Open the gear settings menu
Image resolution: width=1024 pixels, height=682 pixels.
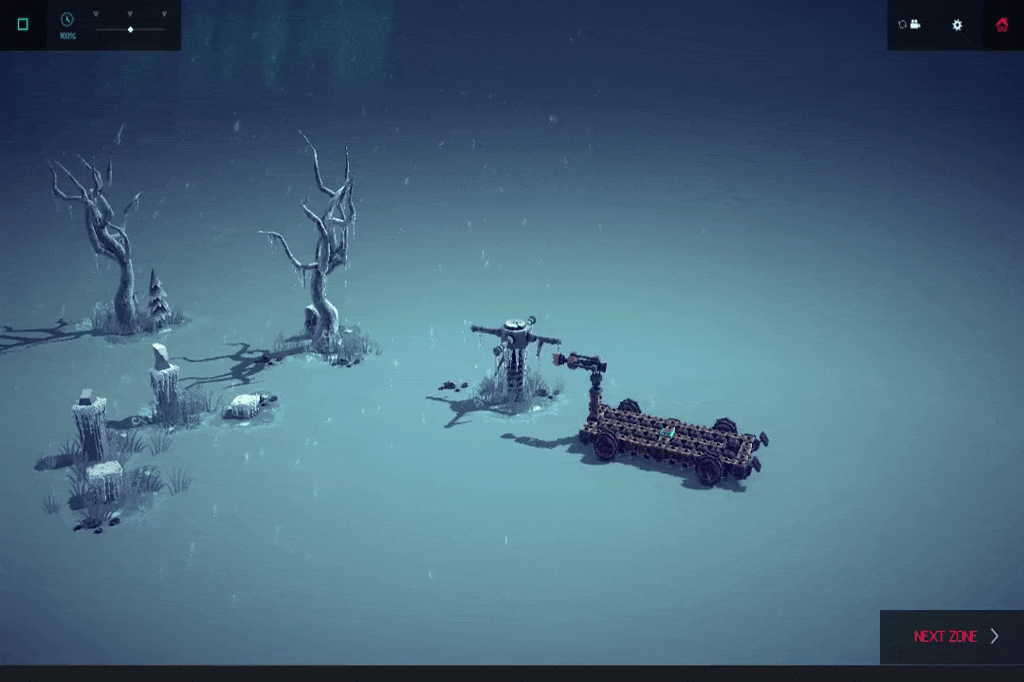(x=957, y=25)
